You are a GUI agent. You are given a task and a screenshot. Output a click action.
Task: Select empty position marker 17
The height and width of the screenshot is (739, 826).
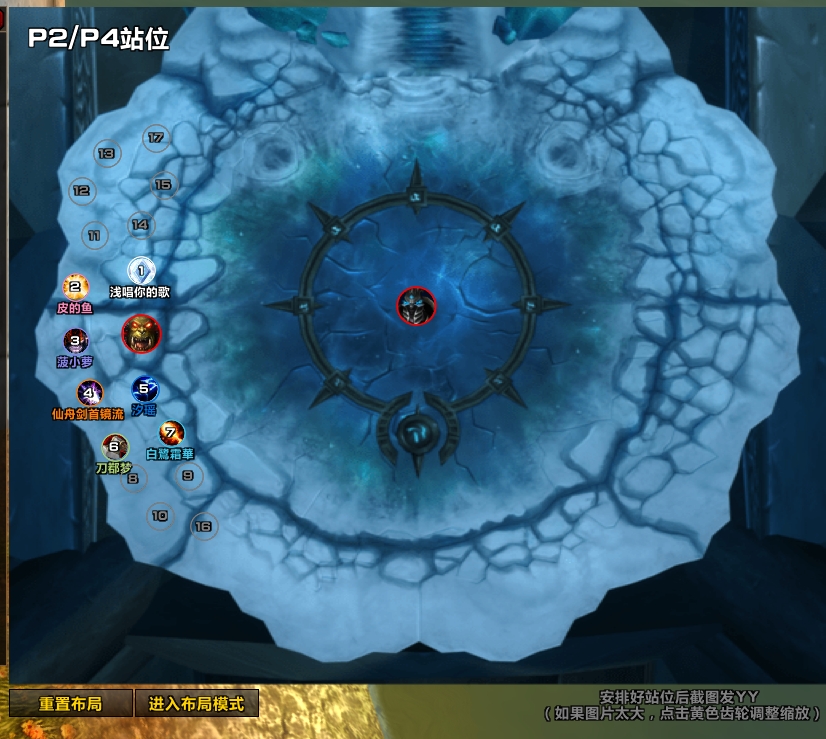[x=156, y=138]
